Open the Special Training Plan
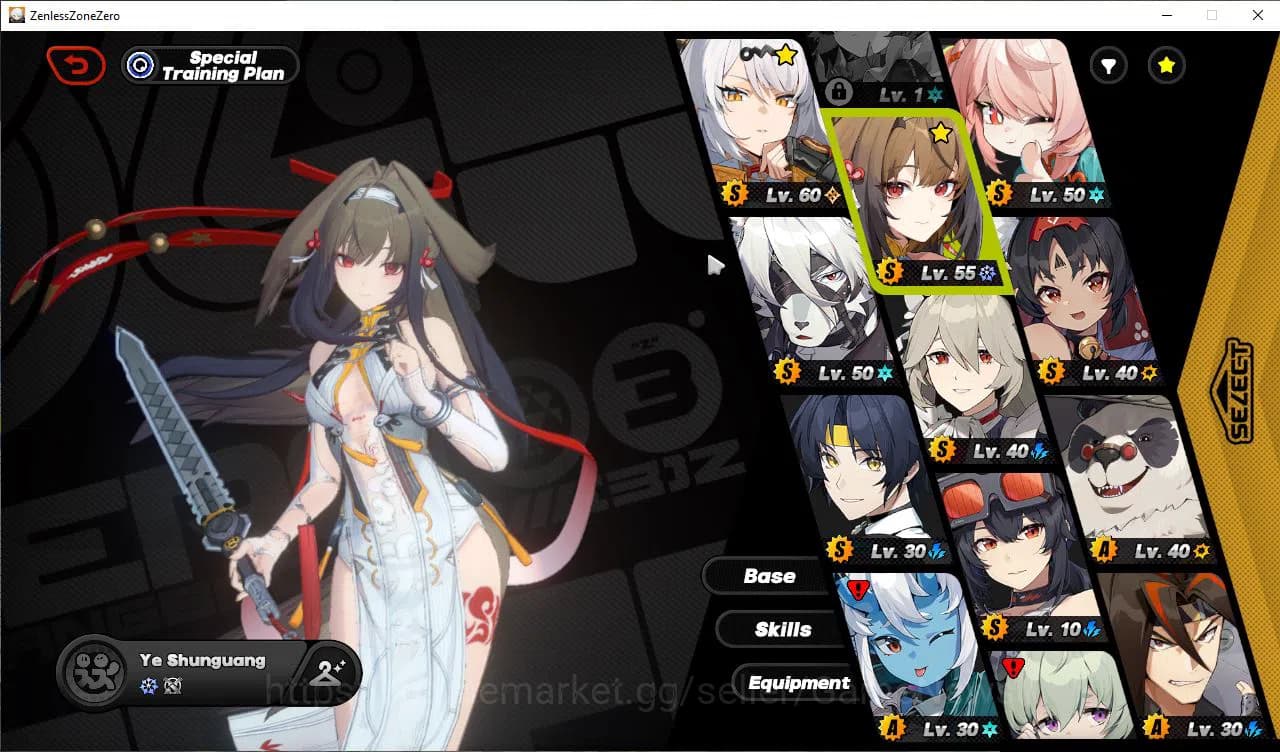This screenshot has height=752, width=1280. pyautogui.click(x=209, y=65)
